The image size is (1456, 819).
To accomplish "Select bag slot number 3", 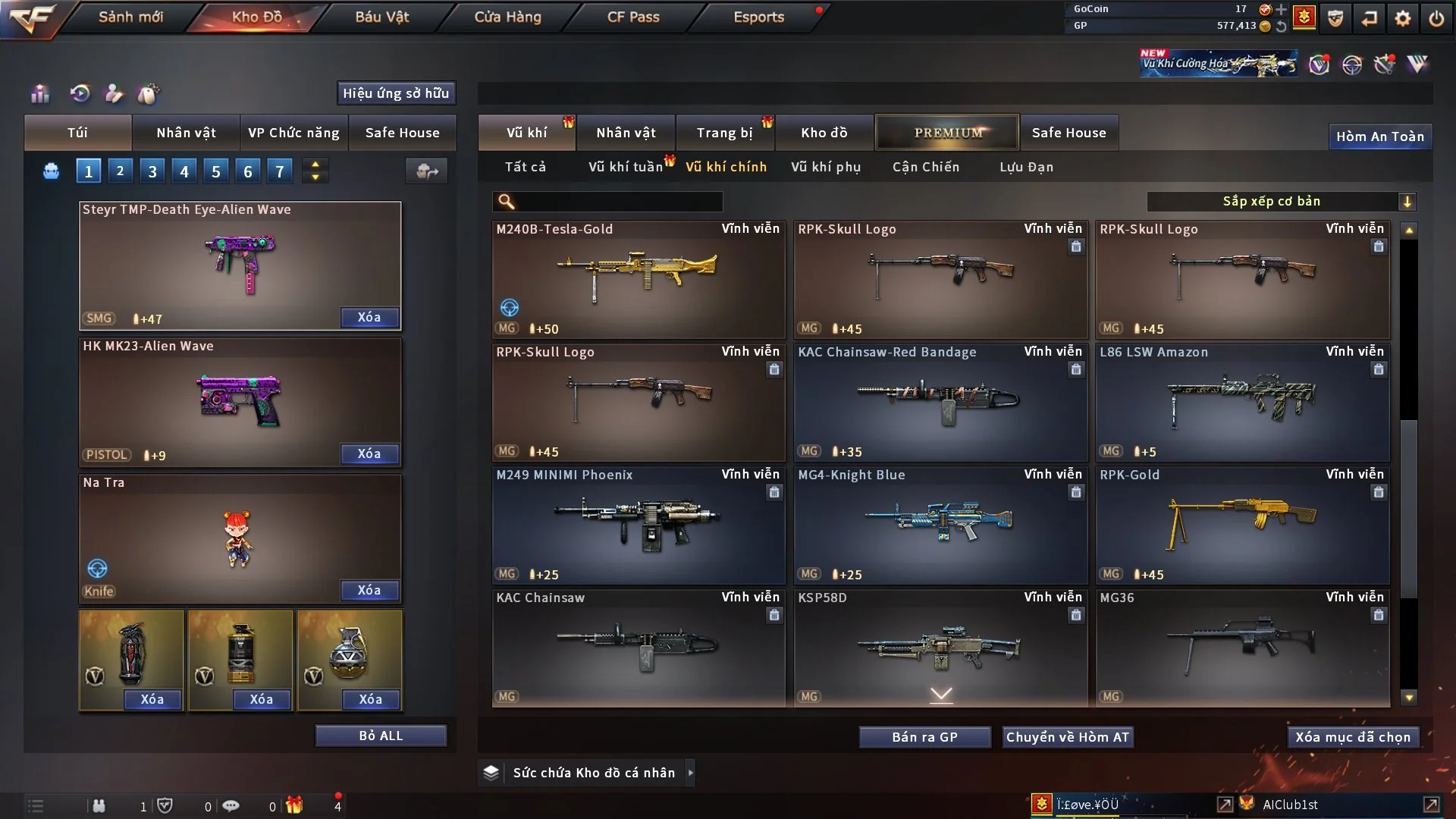I will [x=152, y=171].
